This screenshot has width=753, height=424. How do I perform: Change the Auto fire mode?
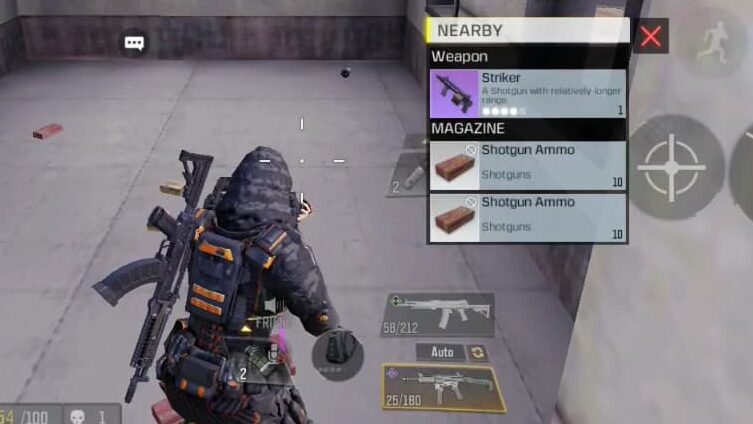pos(441,352)
